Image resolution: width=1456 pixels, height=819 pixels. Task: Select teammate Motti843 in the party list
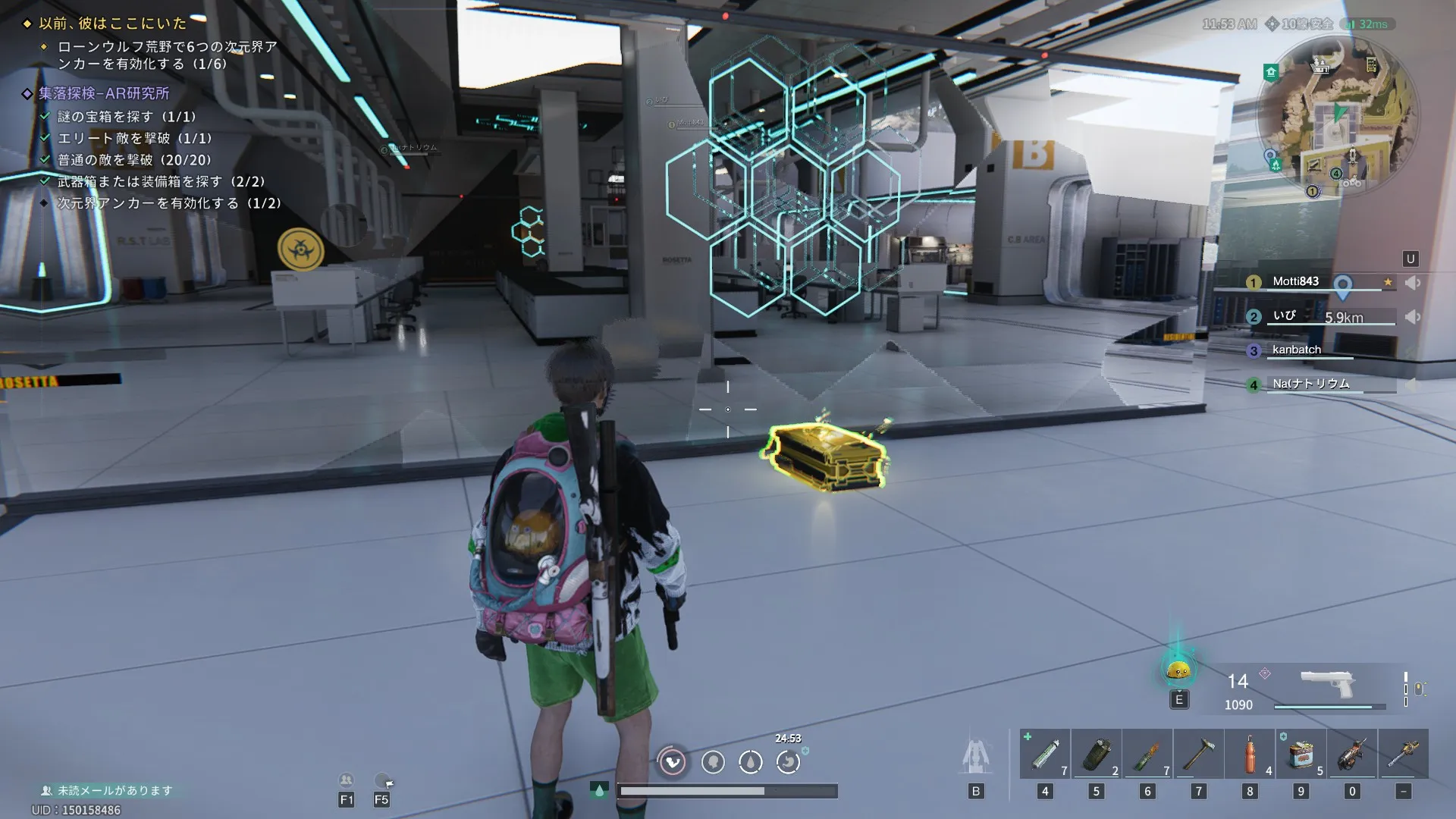(1296, 281)
